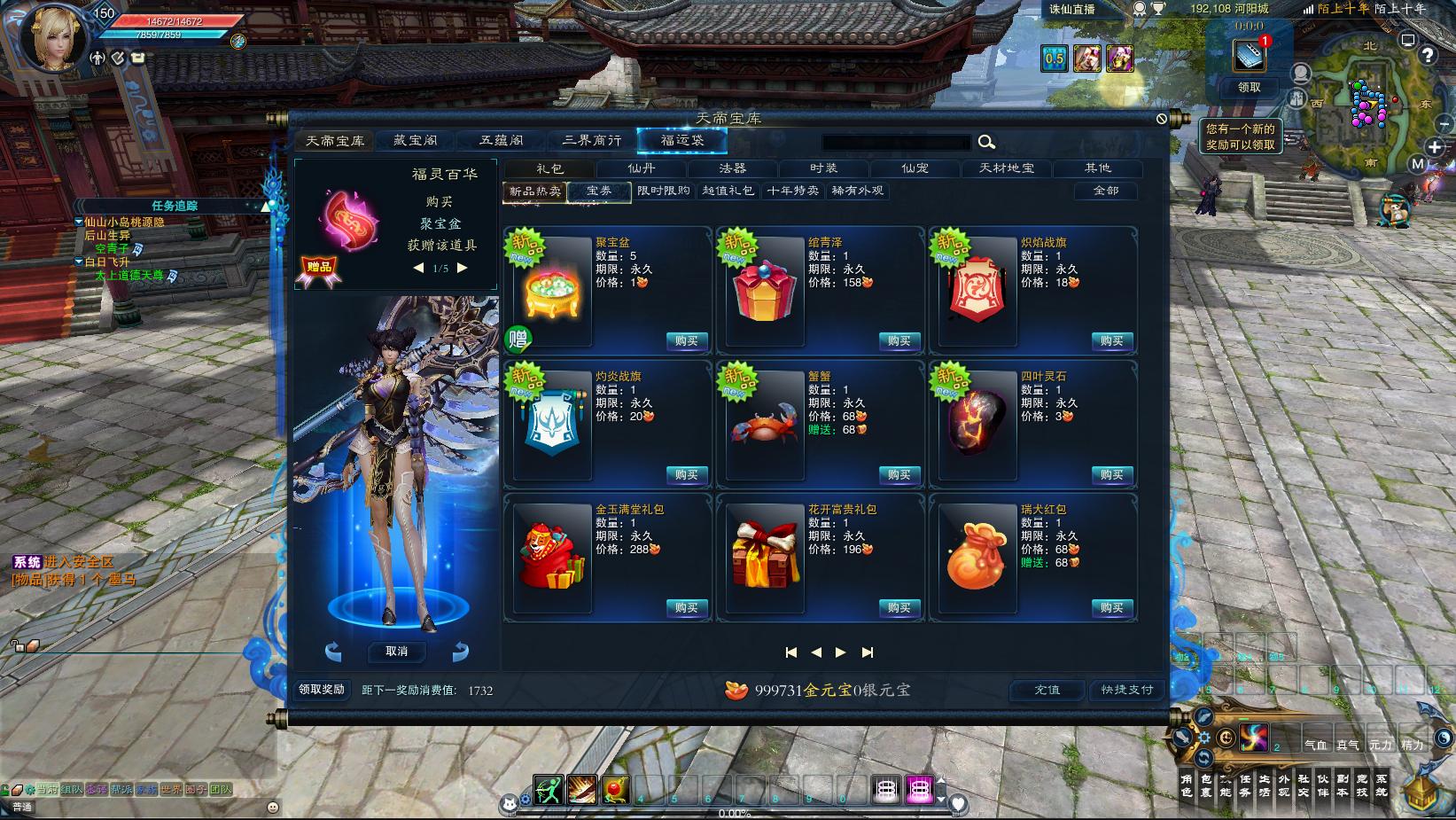
Task: Click the shop search field
Action: (896, 143)
